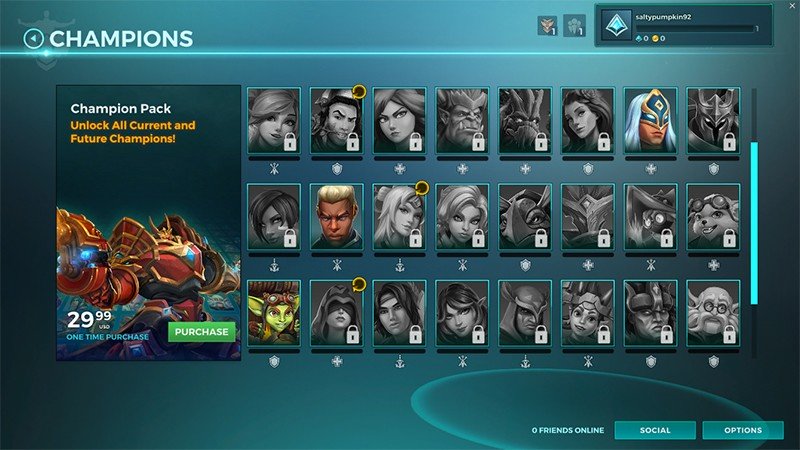Pick the locked tree creature champion
This screenshot has width=800, height=450.
(x=525, y=120)
